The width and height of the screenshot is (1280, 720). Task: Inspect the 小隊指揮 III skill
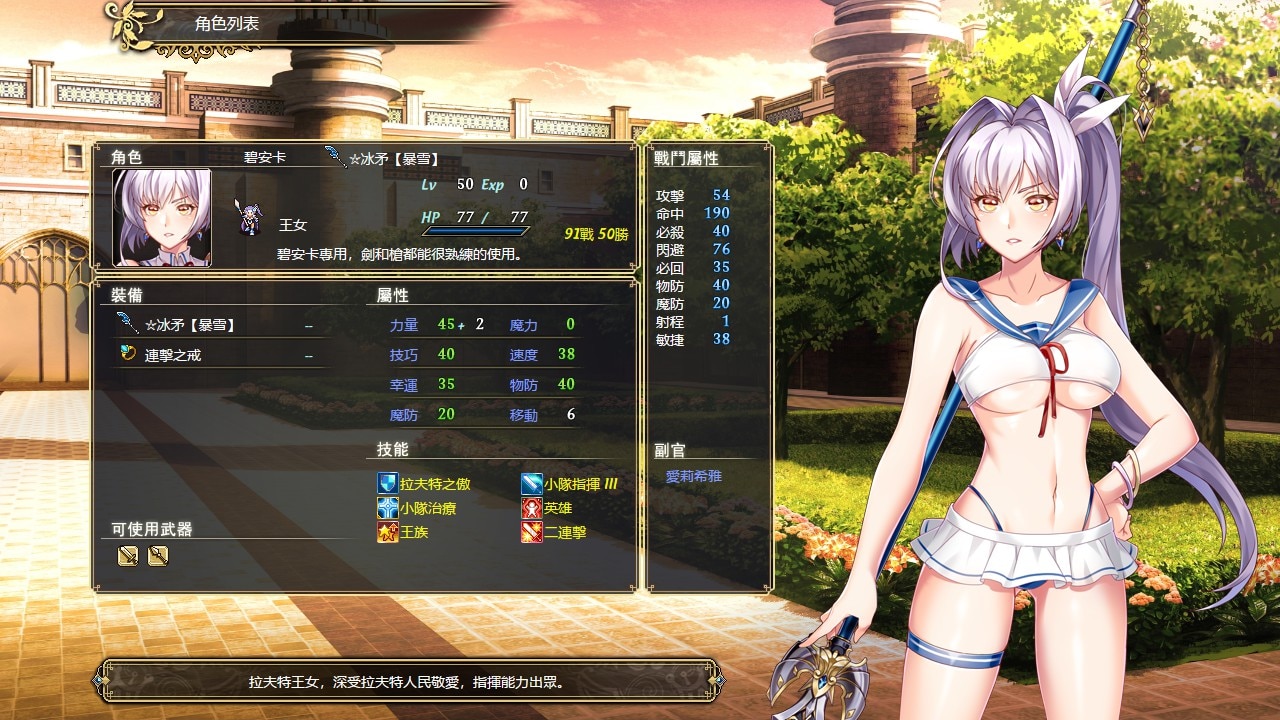point(580,484)
